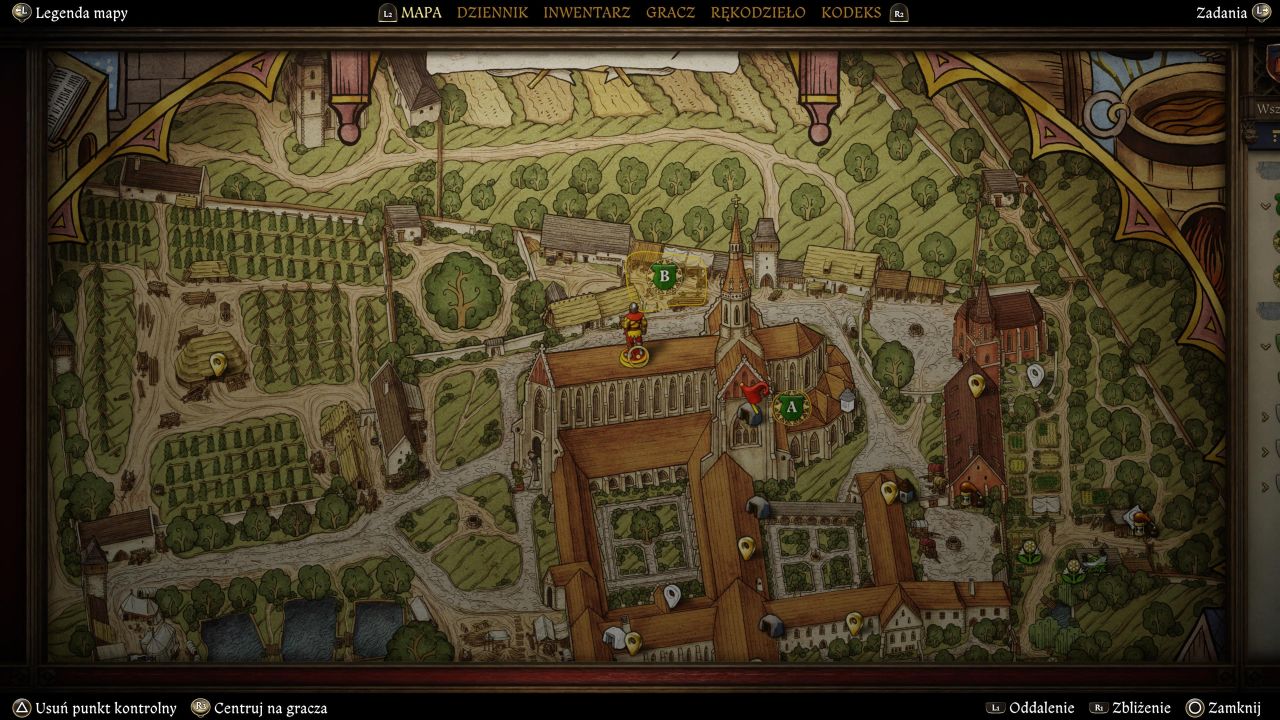Select the white pin below the cloister garden

pyautogui.click(x=673, y=595)
